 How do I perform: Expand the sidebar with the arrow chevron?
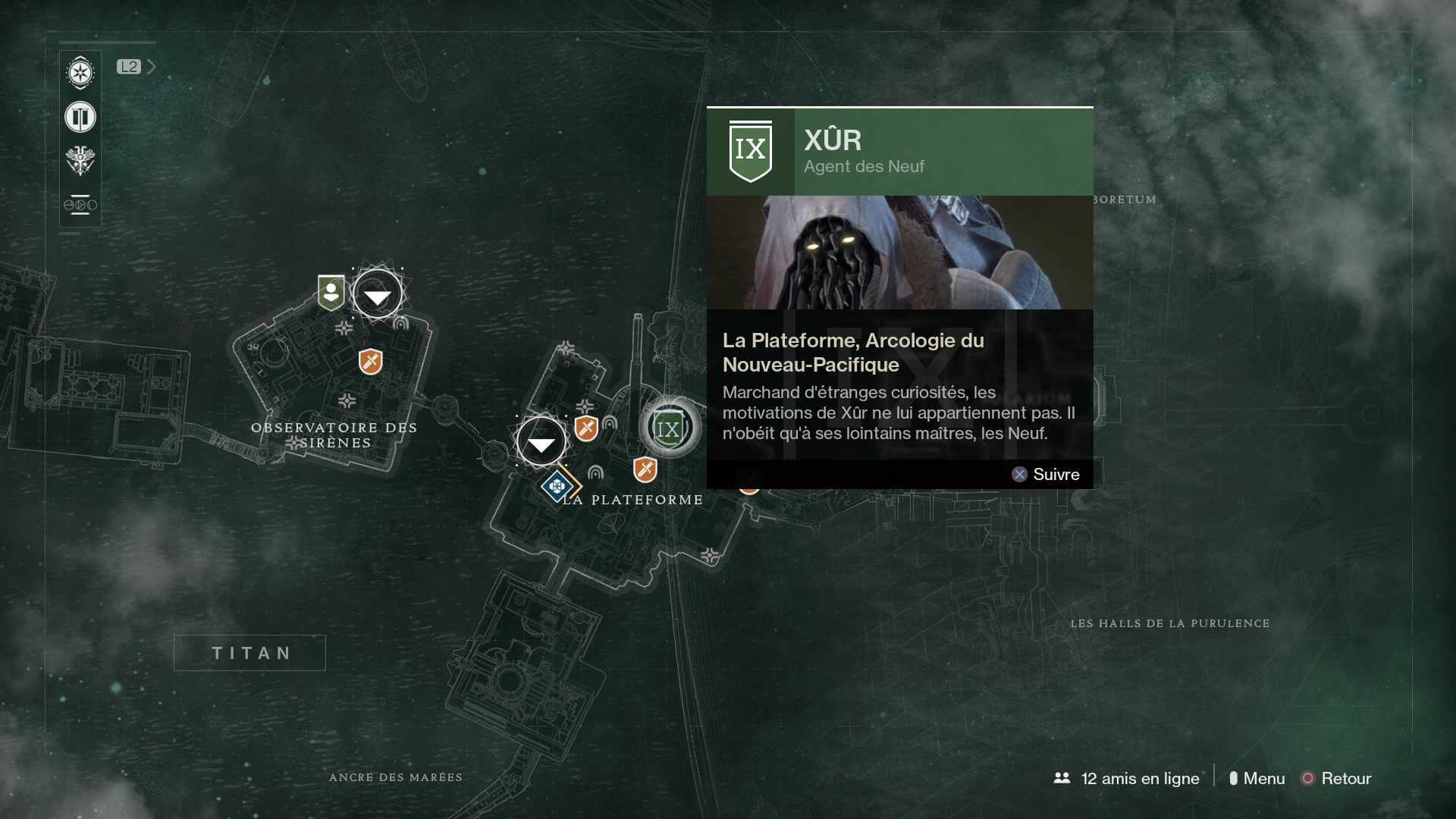tap(151, 67)
